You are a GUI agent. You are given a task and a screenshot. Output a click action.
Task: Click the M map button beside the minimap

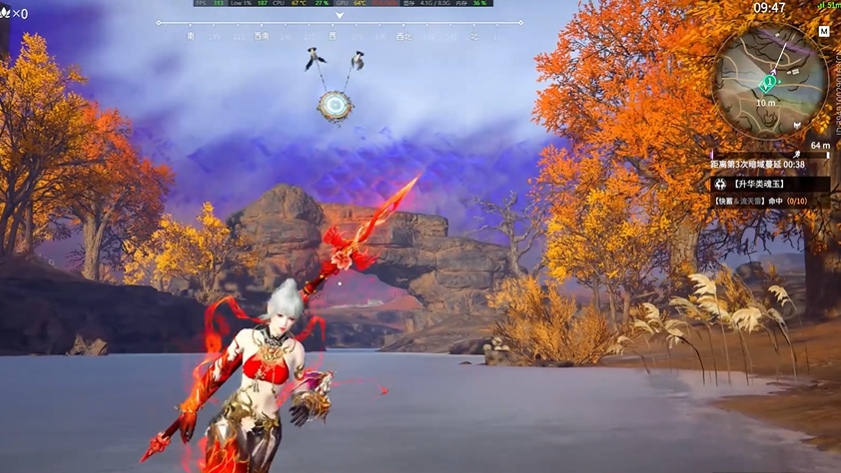pos(824,32)
